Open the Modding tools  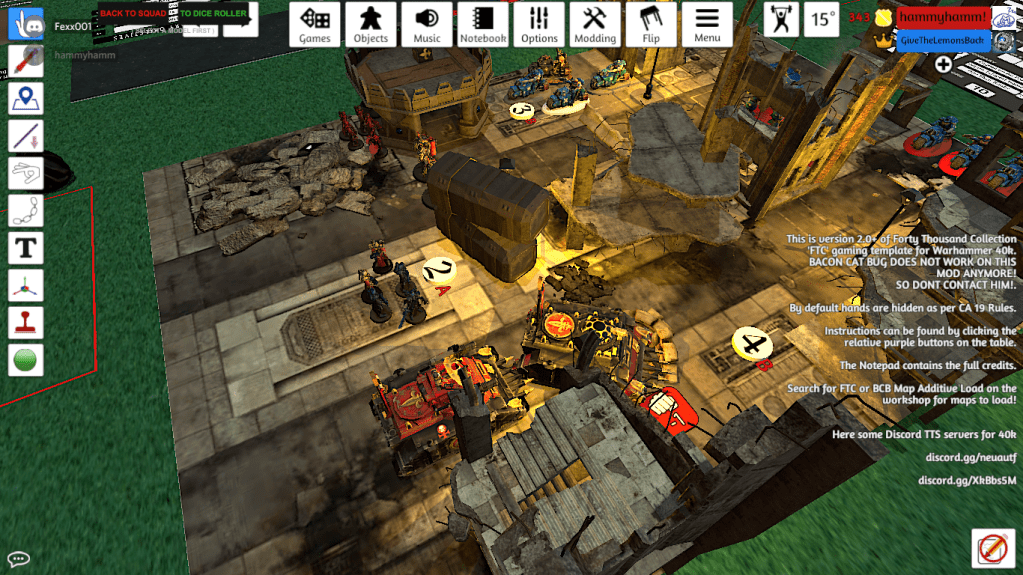(x=595, y=24)
